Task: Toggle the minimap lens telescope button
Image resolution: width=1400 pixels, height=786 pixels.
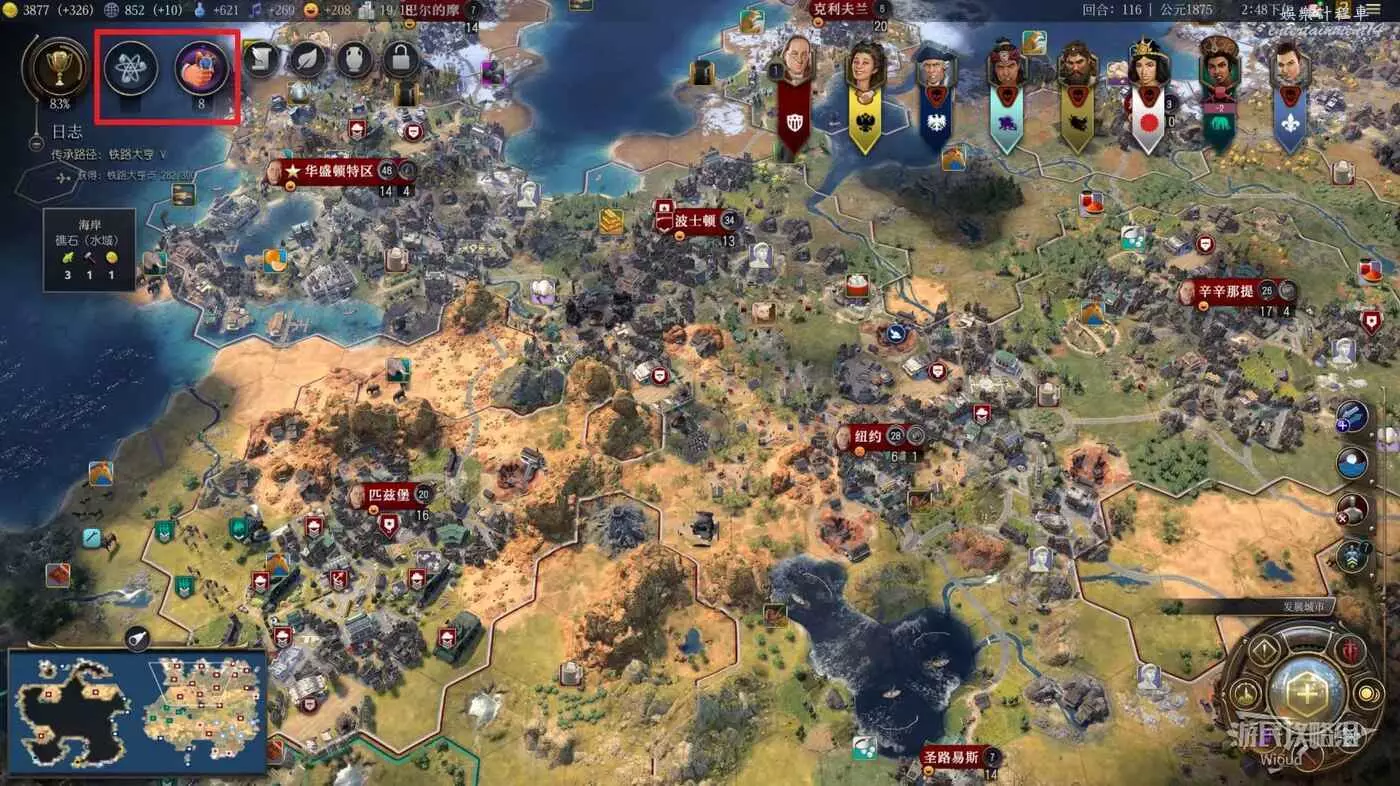Action: click(137, 639)
